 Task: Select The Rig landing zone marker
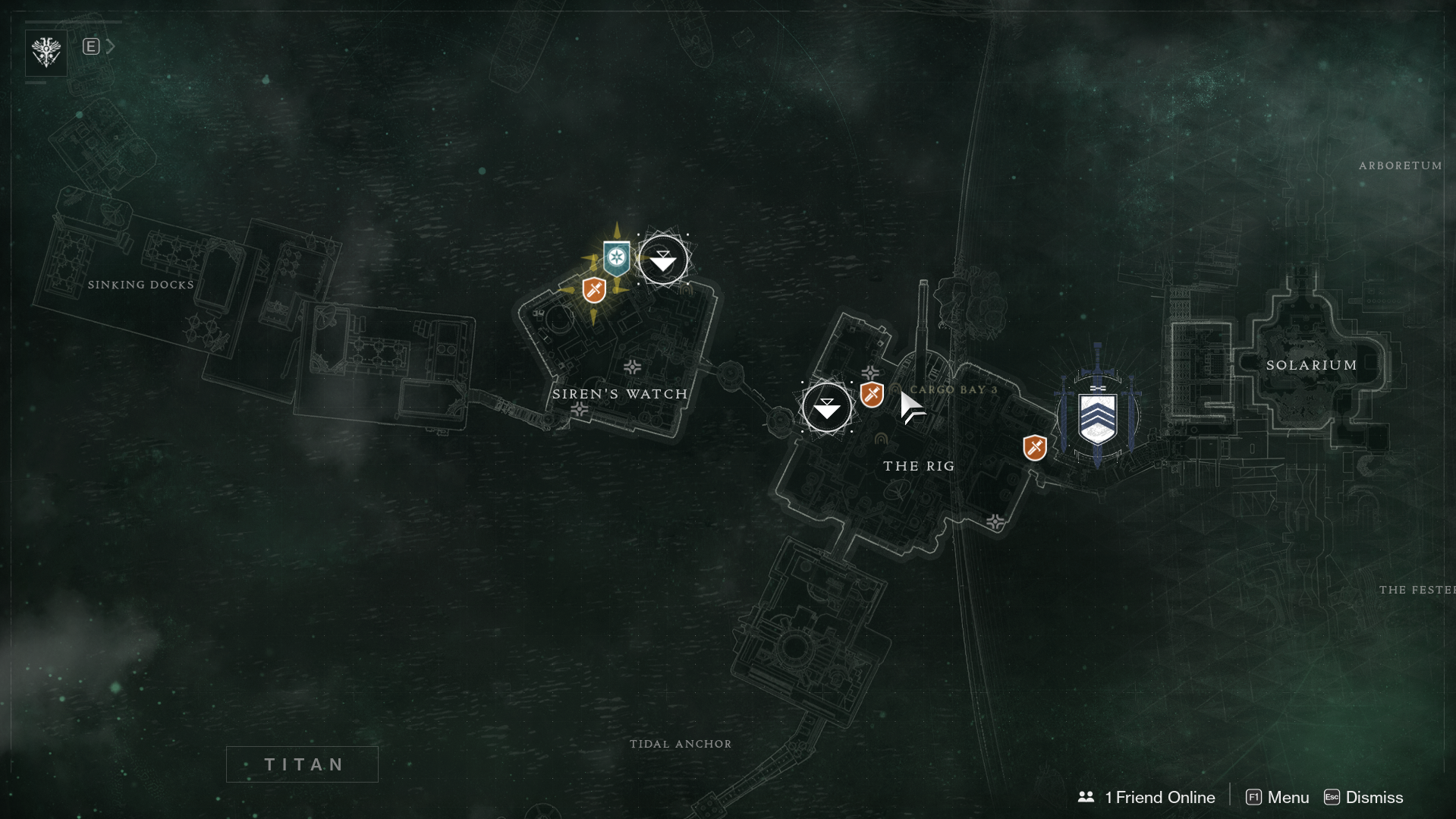[826, 408]
